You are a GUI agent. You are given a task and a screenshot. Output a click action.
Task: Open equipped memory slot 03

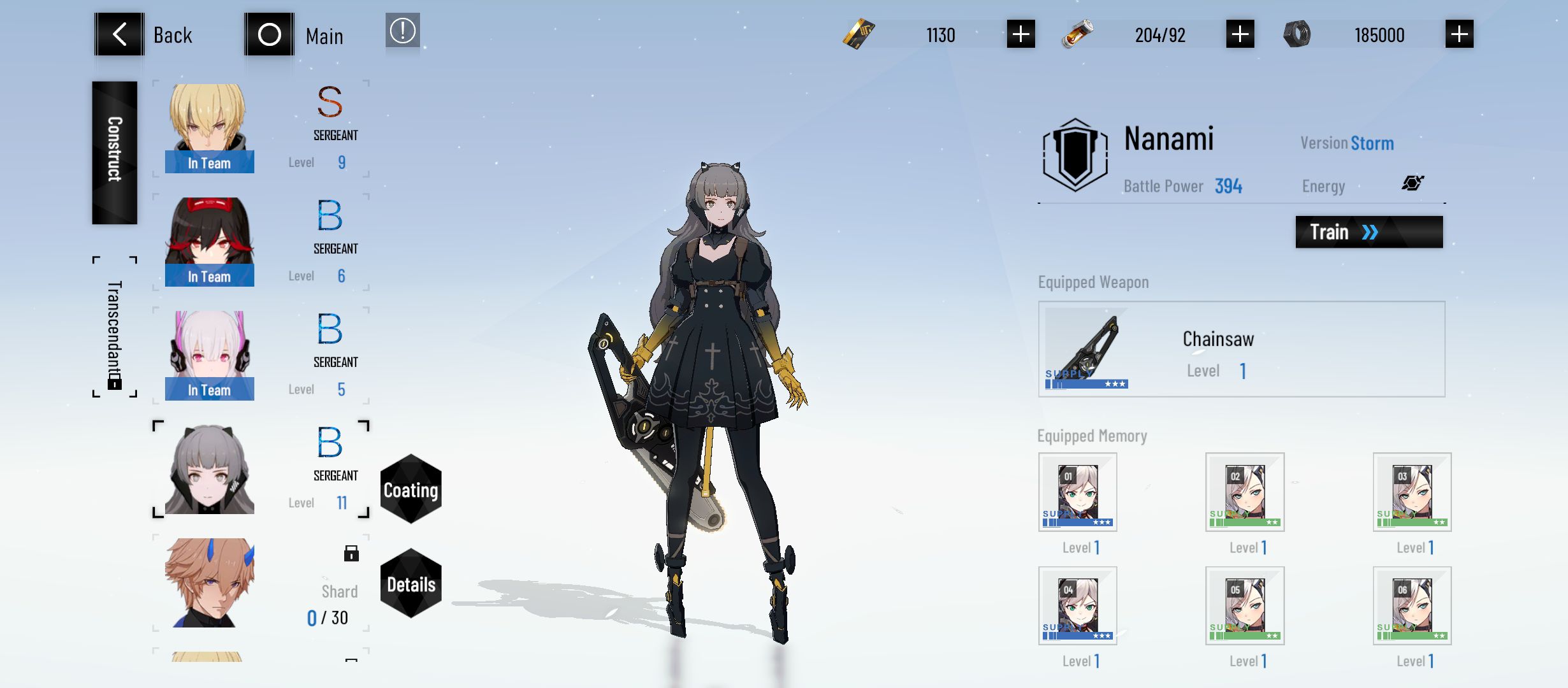1412,492
